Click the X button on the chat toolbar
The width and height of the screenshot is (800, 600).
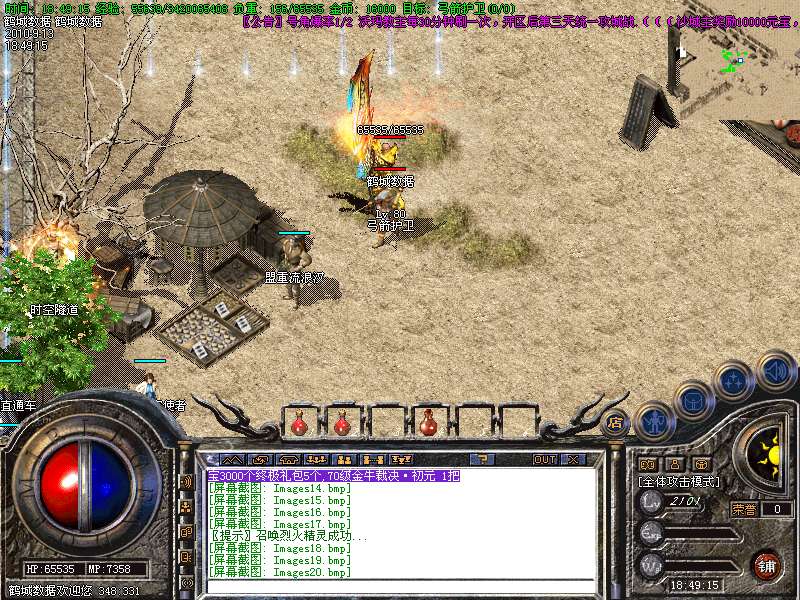coord(574,459)
